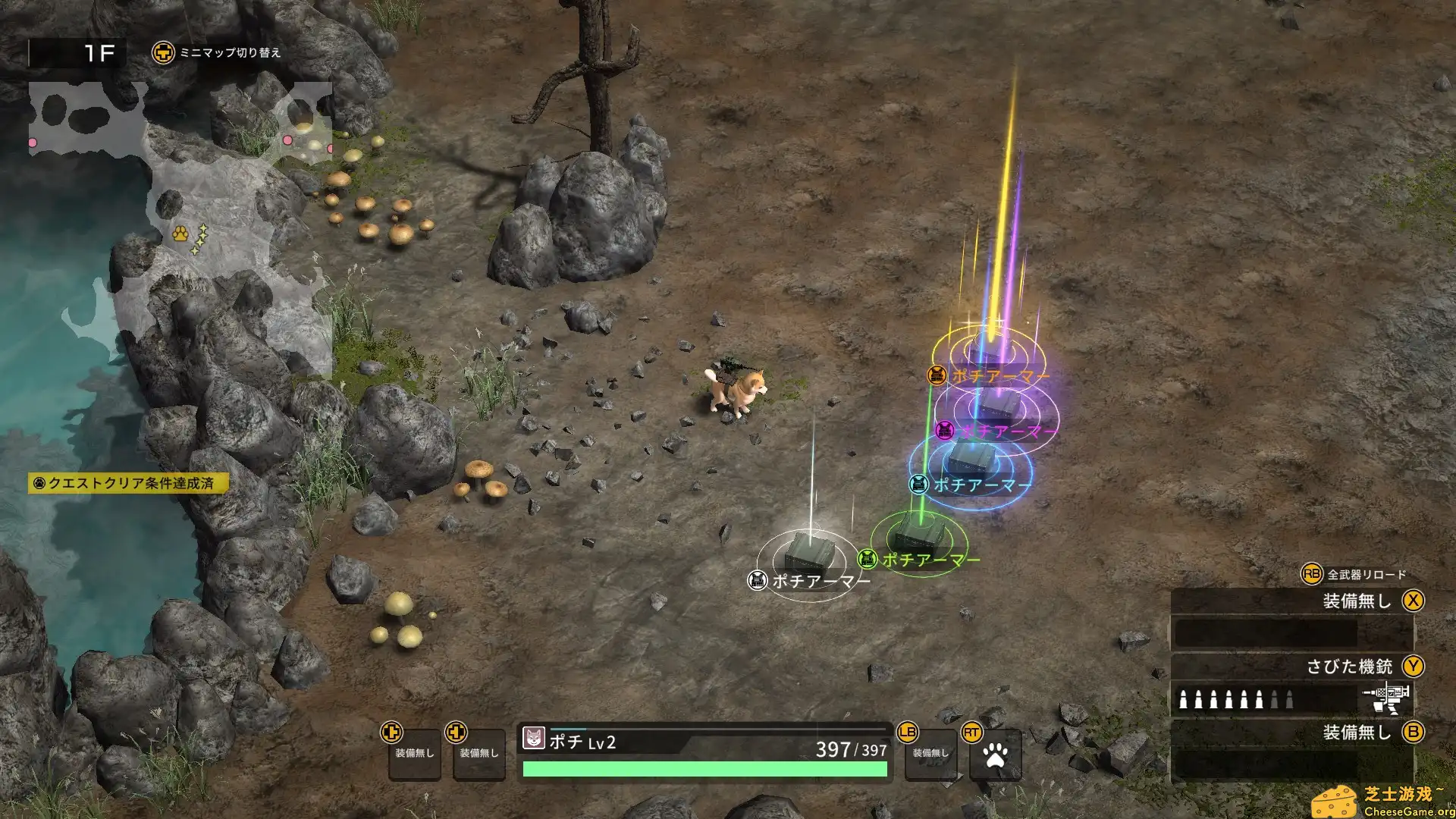1456x819 pixels.
Task: Open the さびた機銃 weapon entry
Action: 1349,665
